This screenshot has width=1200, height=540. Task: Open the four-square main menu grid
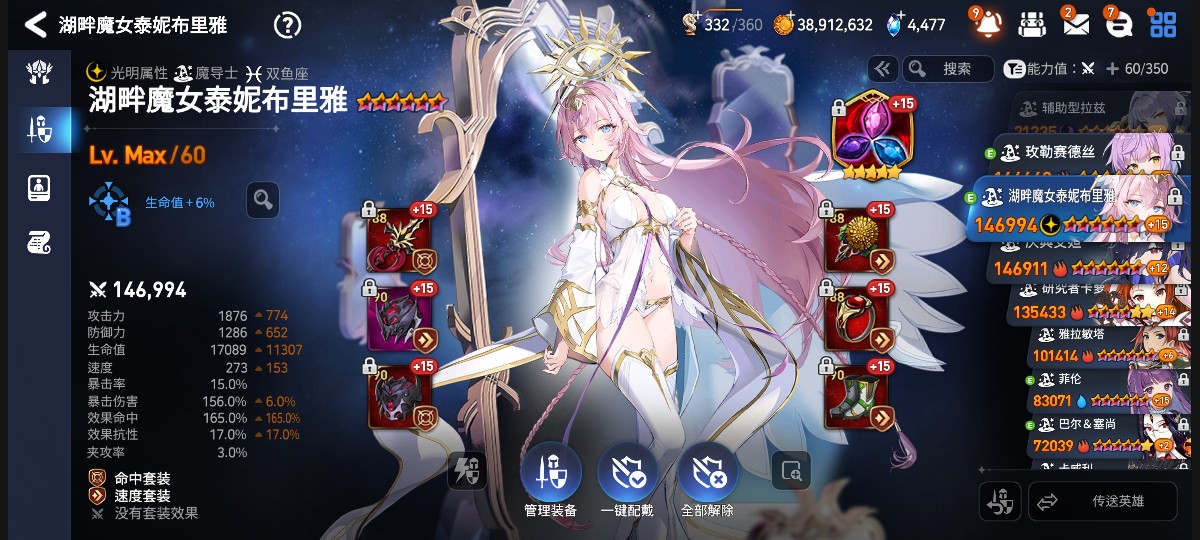click(x=1162, y=24)
